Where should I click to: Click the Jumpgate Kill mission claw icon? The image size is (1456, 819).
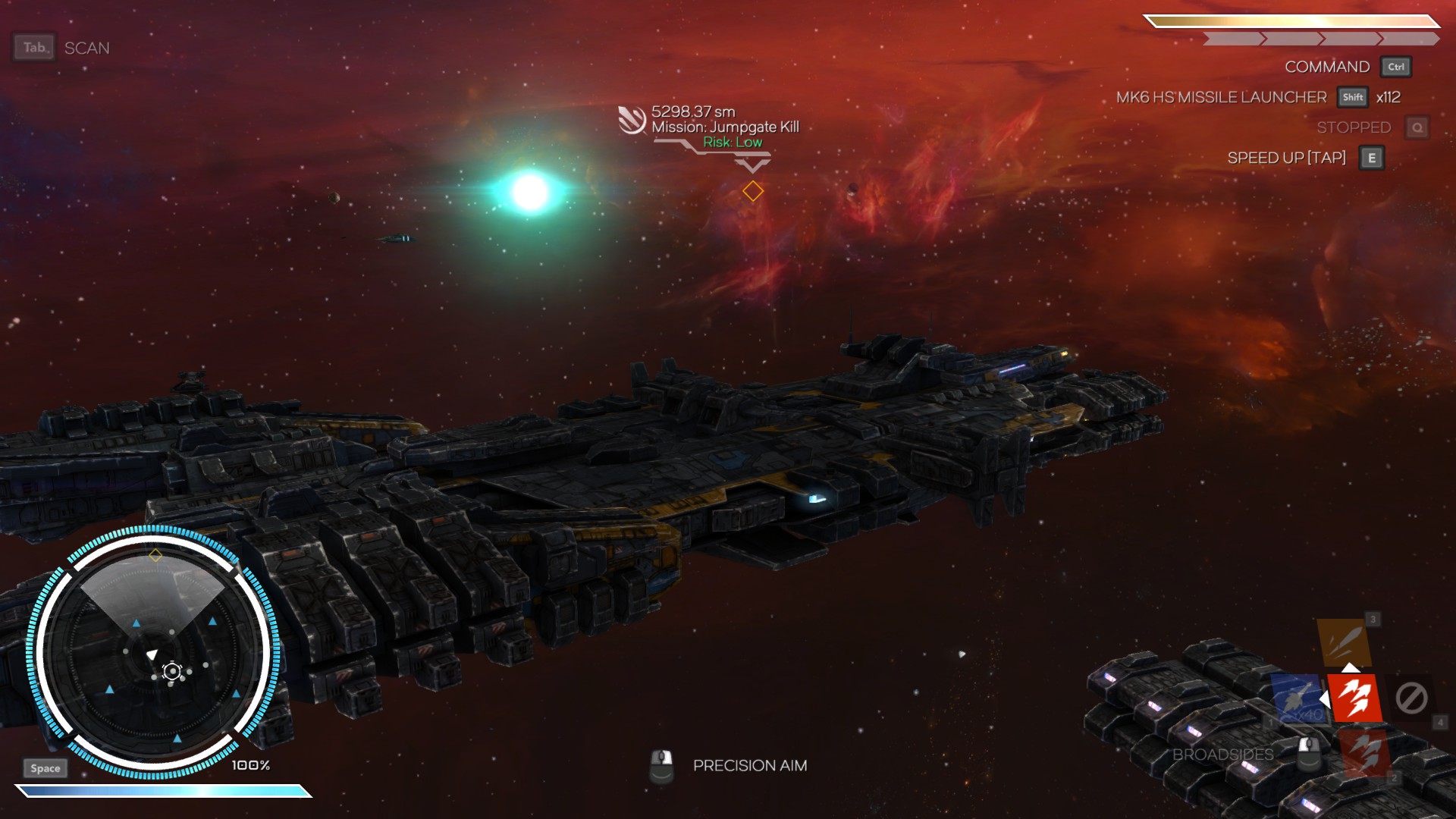pos(631,120)
